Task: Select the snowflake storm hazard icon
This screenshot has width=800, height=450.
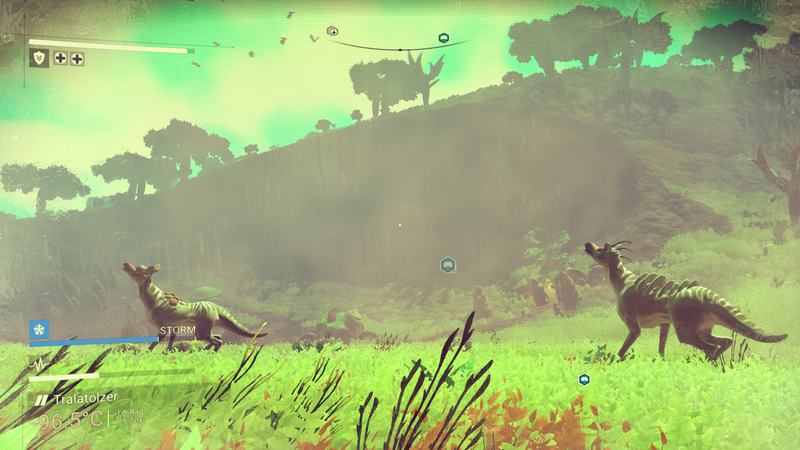Action: point(39,330)
